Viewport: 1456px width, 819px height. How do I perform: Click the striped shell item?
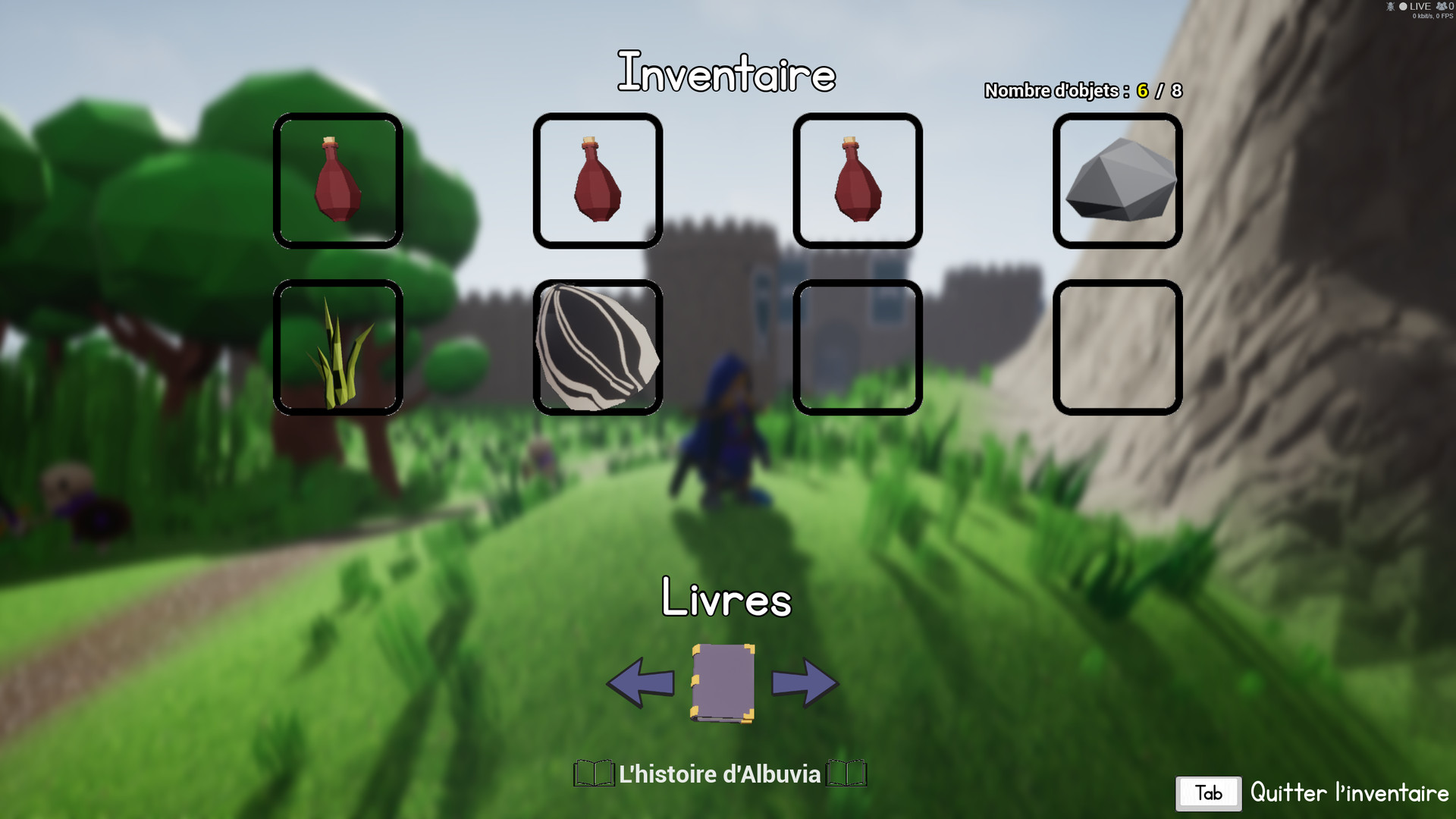(596, 349)
